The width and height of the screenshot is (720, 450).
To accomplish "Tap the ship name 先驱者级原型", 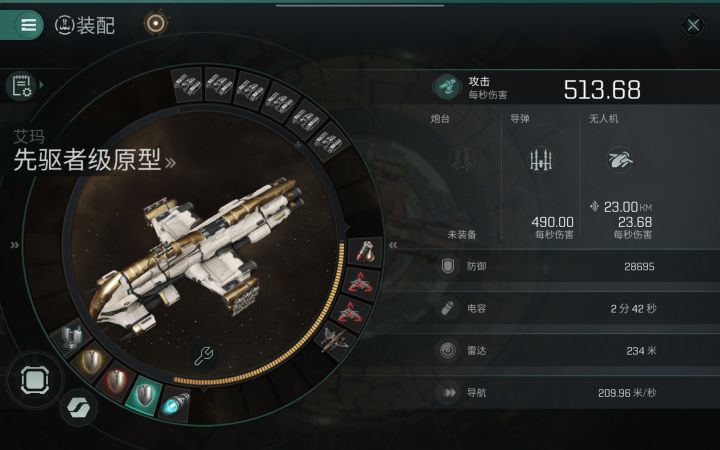I will coord(88,160).
